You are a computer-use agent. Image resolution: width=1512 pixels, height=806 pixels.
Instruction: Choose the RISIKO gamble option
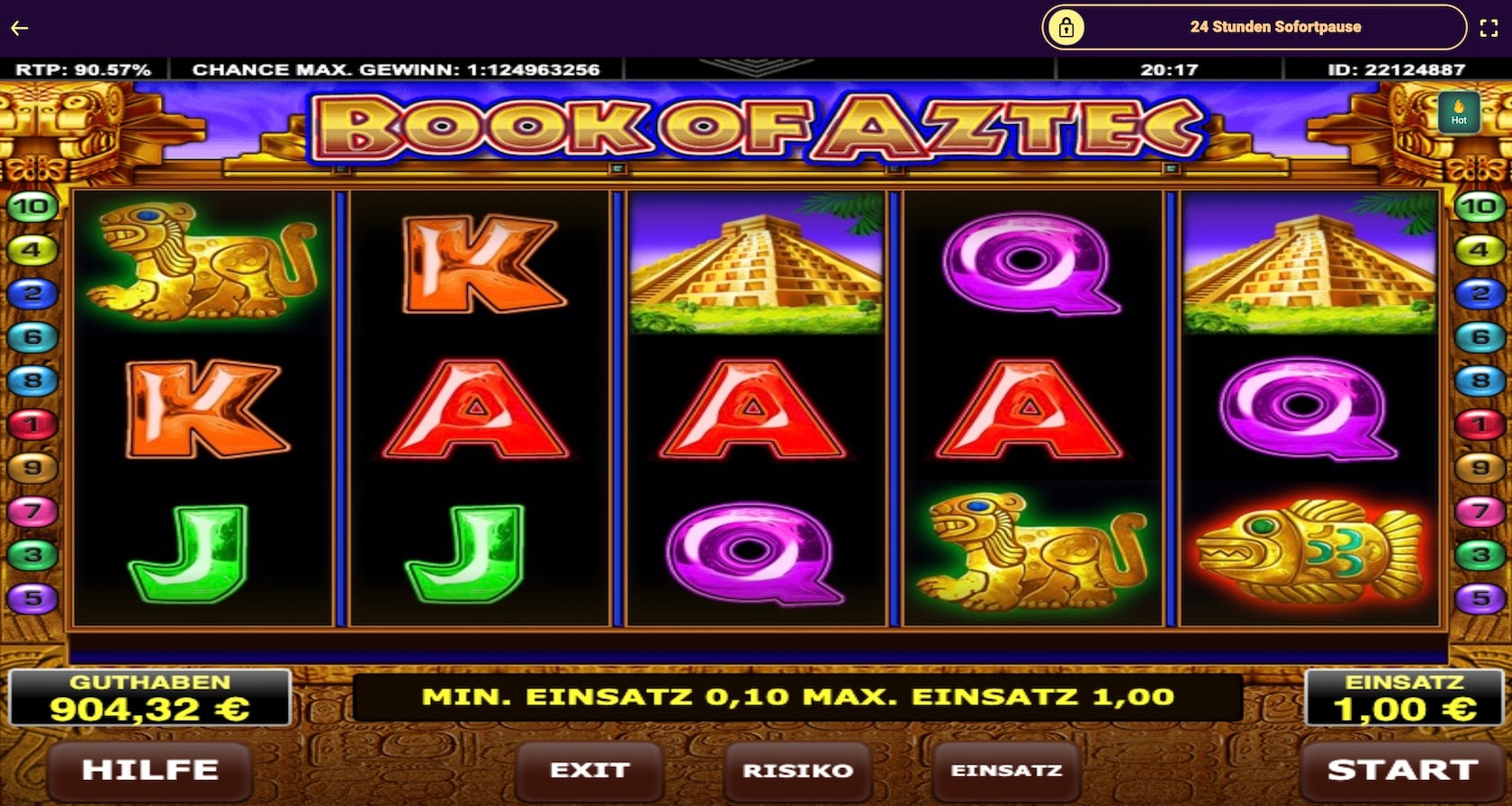point(797,771)
